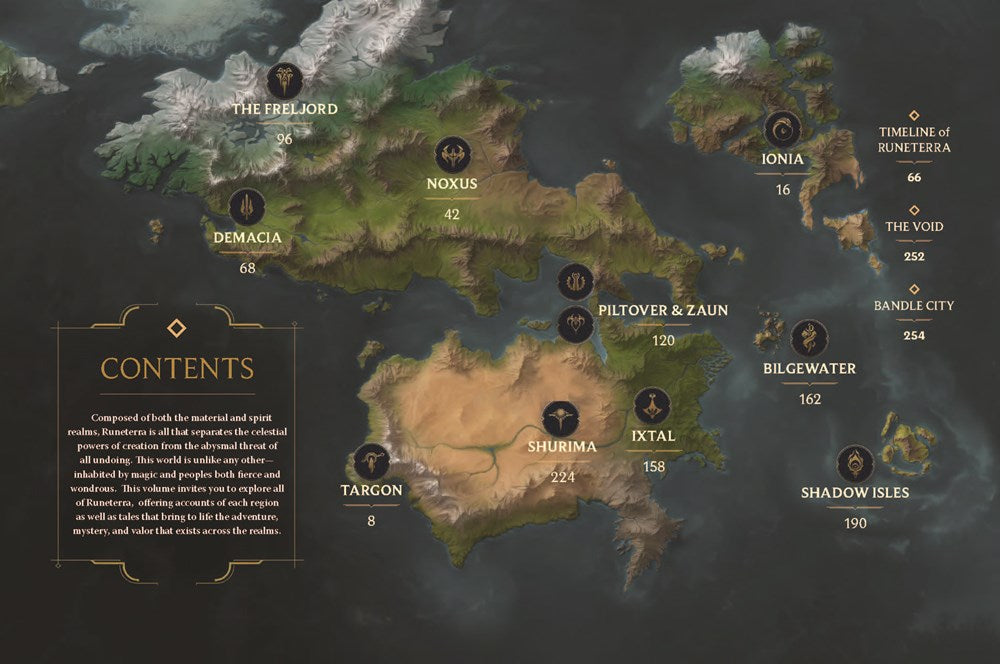Choose the Demacia emblem on the map
The width and height of the screenshot is (1000, 664).
tap(247, 207)
